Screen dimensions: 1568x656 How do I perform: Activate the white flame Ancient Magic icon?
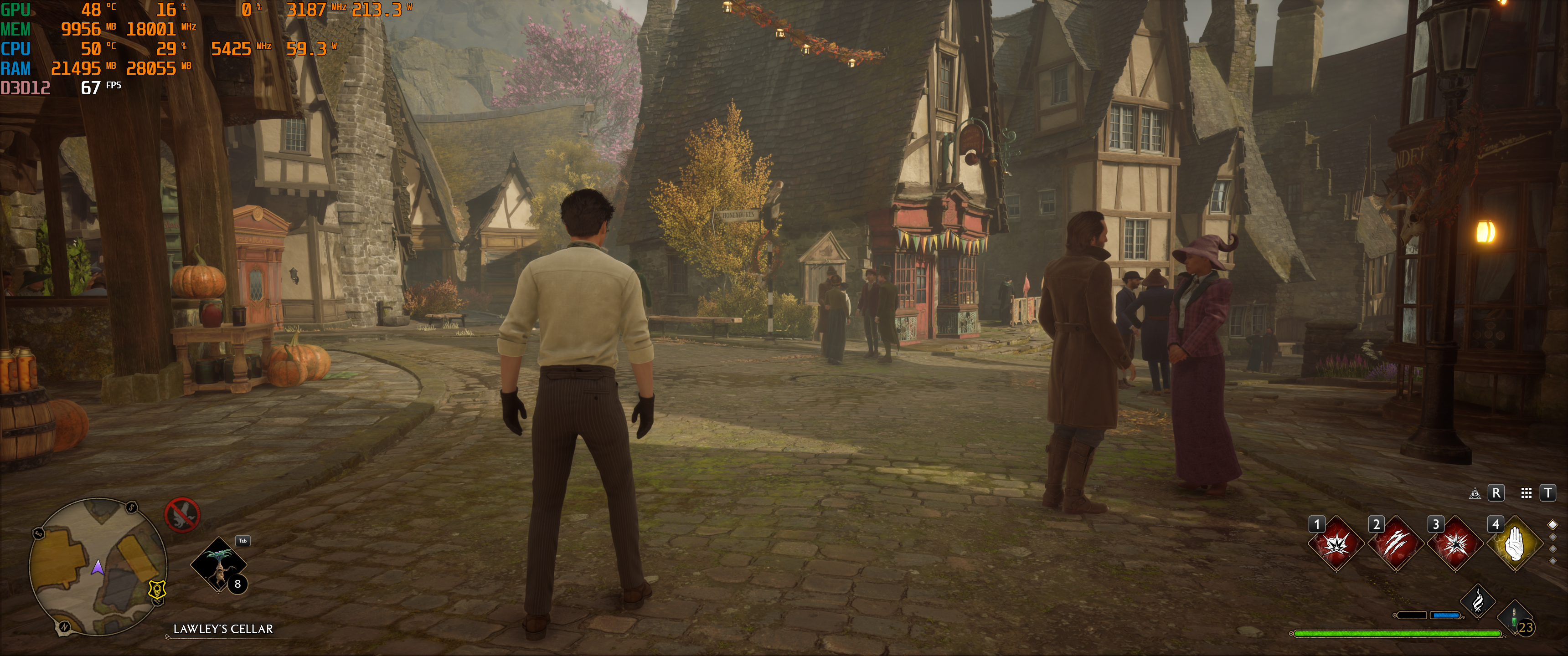point(1478,602)
